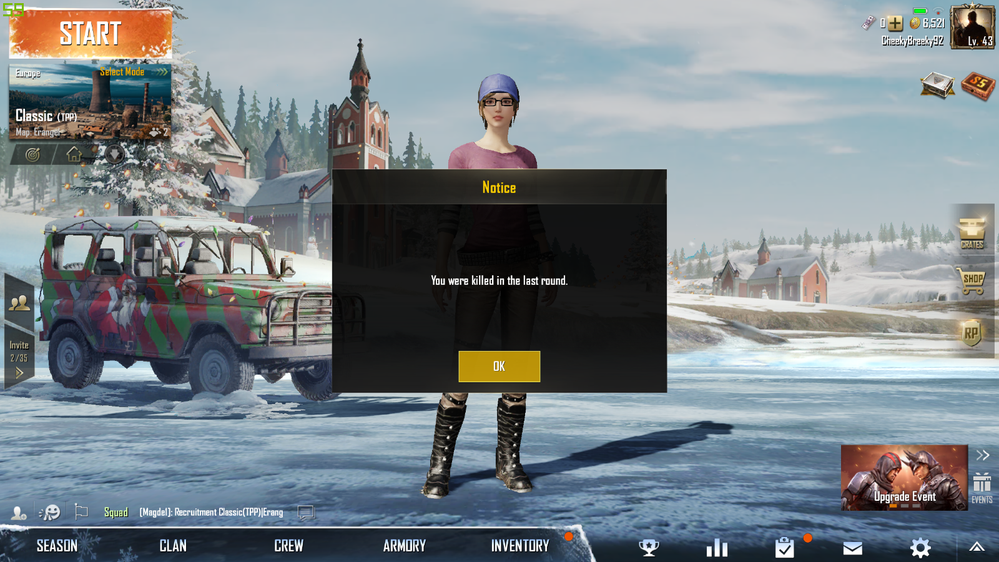
Task: Show the statistics bar chart icon
Action: point(717,547)
